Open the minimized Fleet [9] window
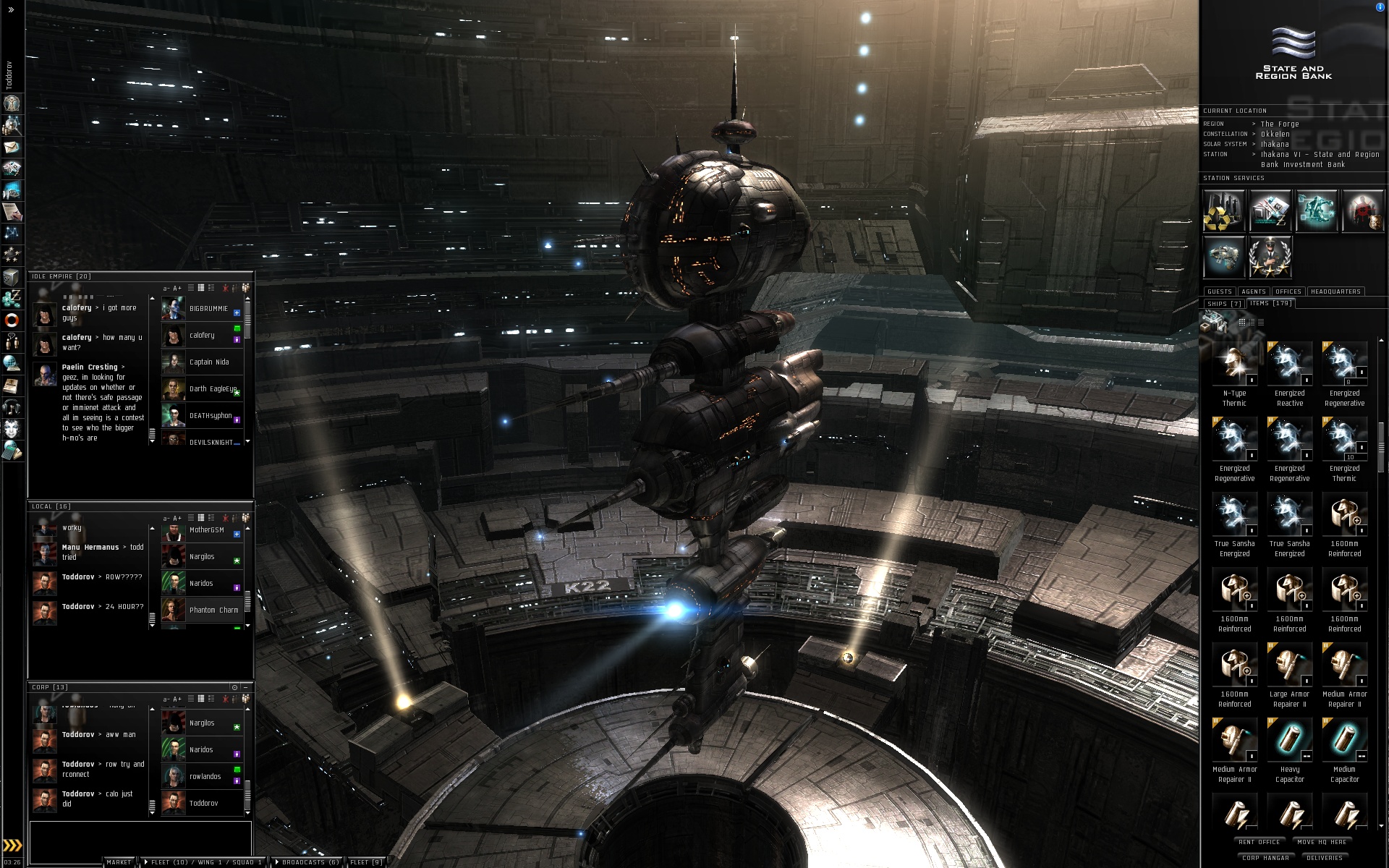Viewport: 1389px width, 868px height. click(366, 862)
